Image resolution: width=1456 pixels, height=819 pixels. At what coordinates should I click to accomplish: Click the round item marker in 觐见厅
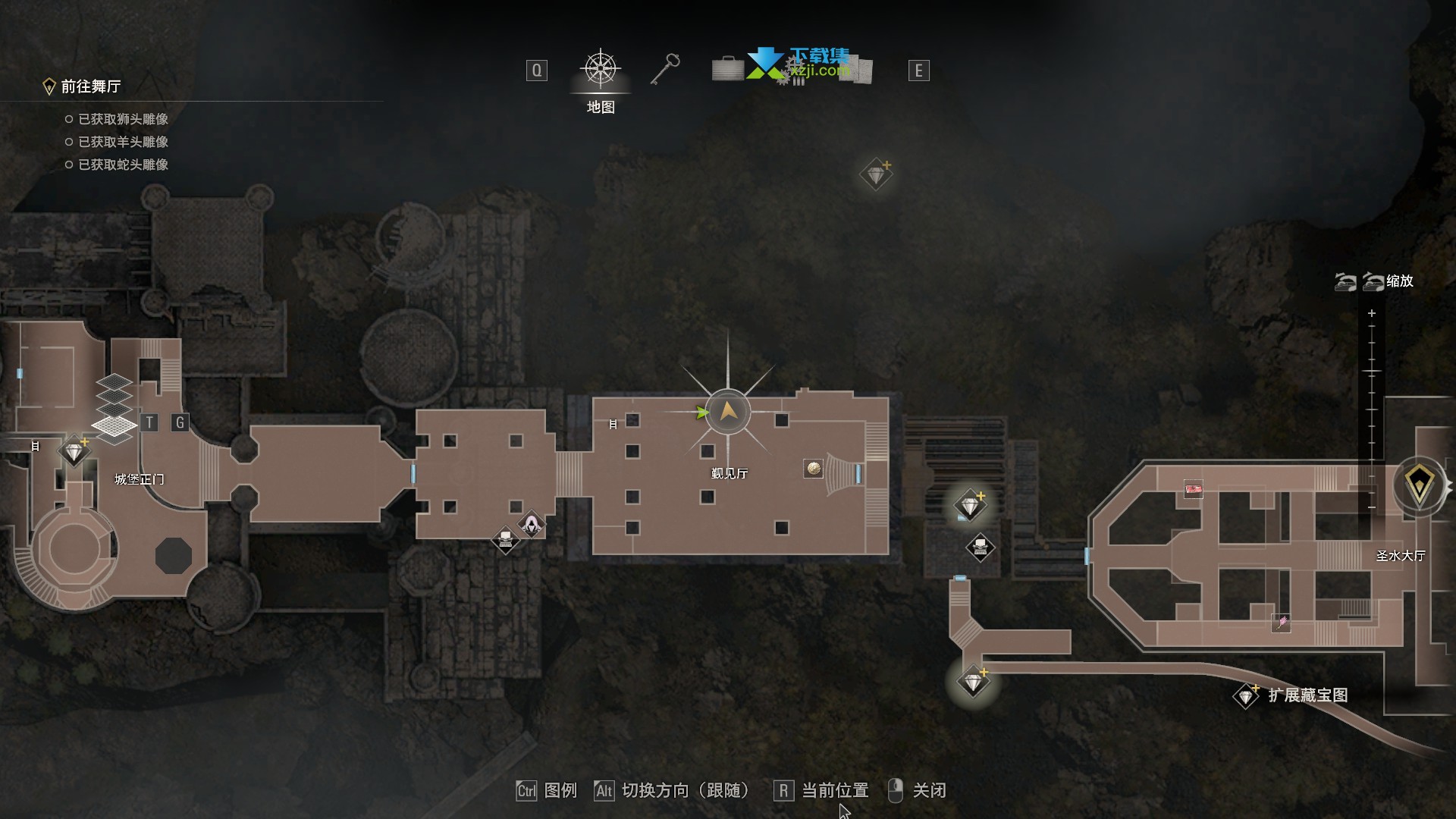tap(813, 469)
